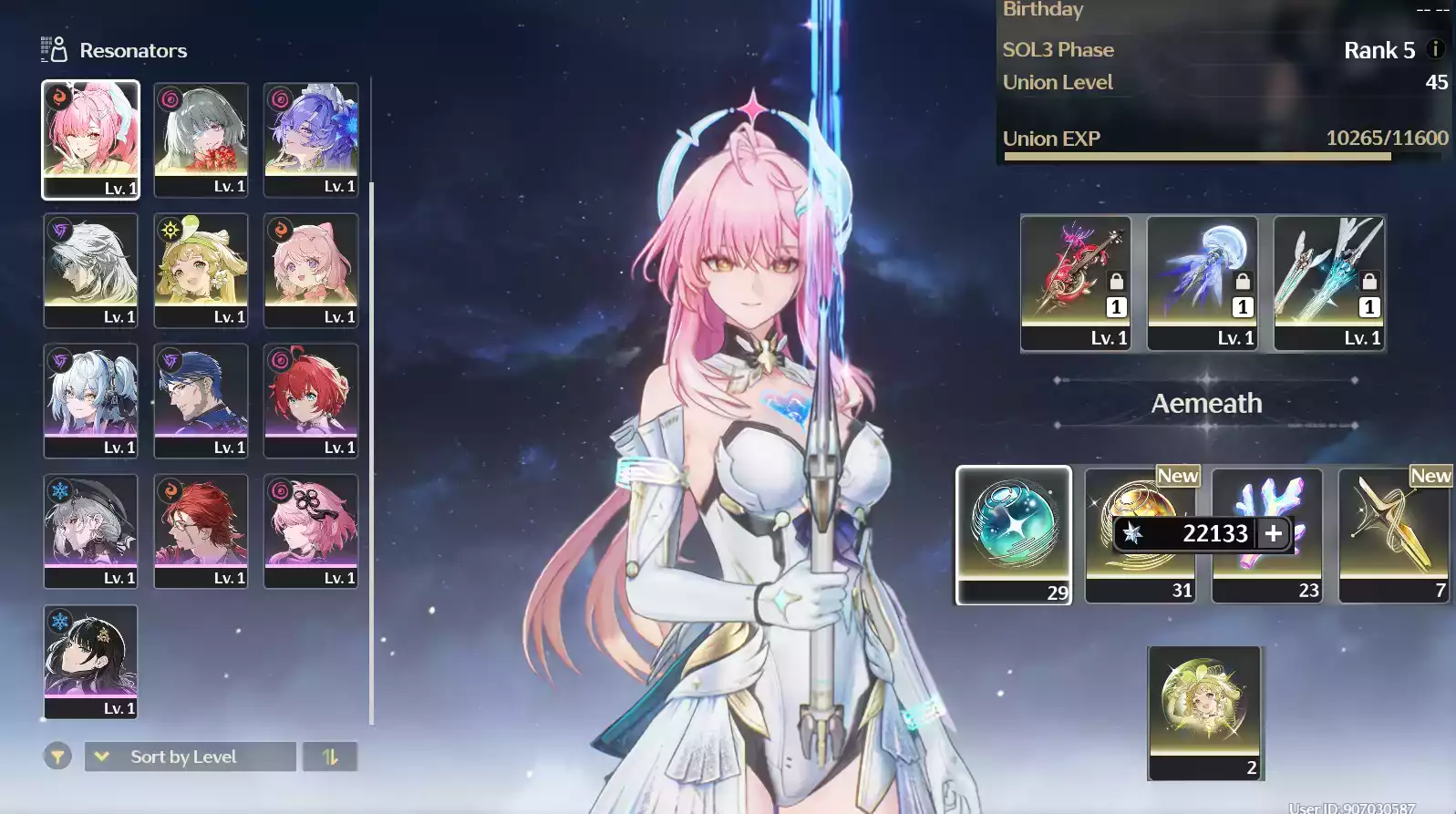Pick the blonde resonator with green hat

pos(201,270)
